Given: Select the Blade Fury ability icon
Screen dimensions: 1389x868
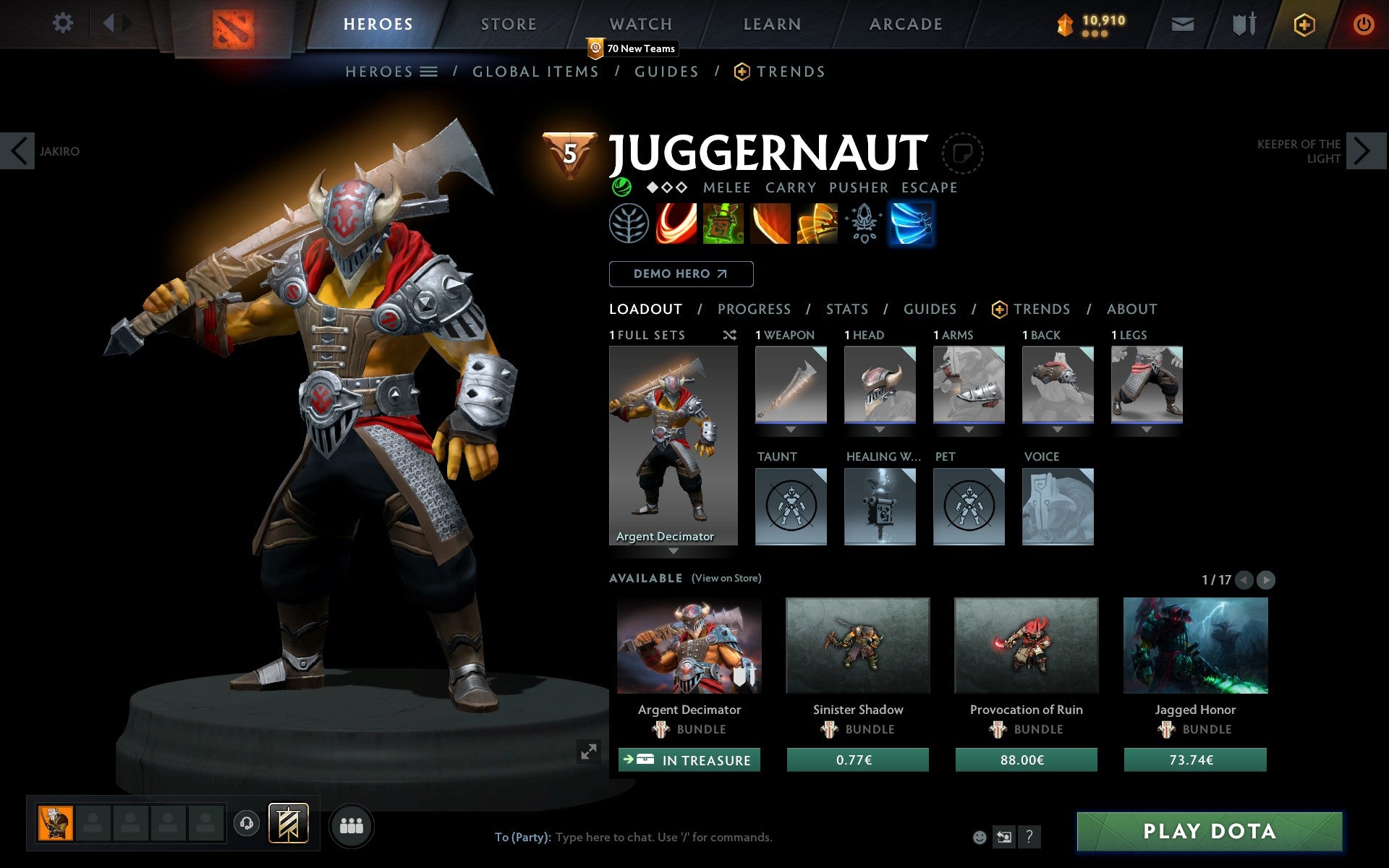Looking at the screenshot, I should [x=676, y=224].
